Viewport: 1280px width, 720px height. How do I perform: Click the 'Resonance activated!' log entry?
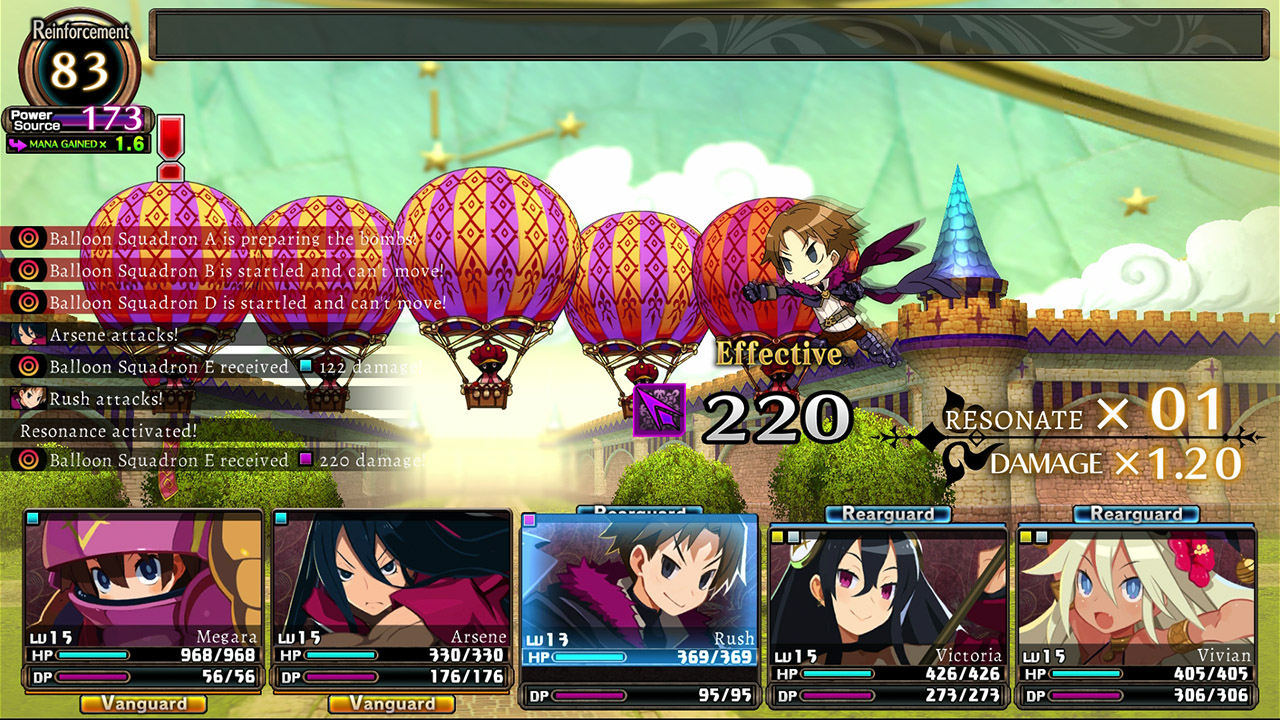(x=107, y=431)
